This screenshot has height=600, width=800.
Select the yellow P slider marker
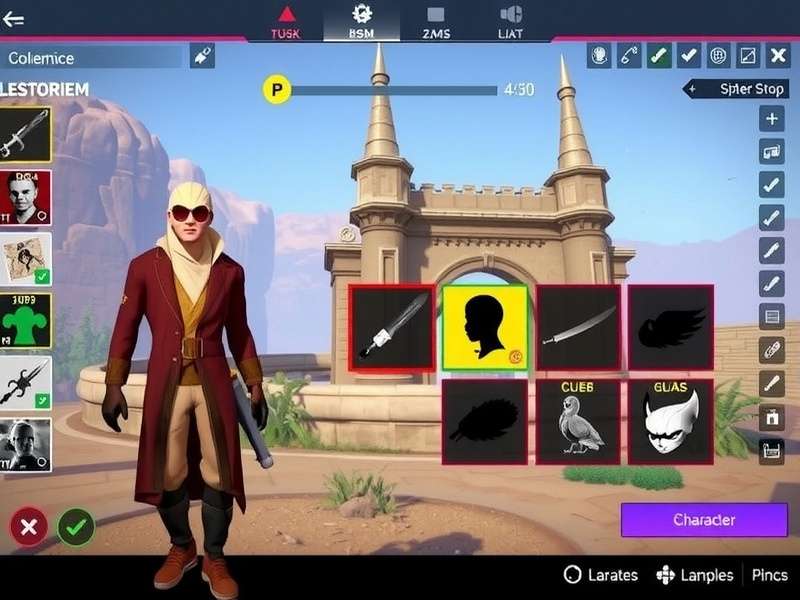tap(276, 90)
